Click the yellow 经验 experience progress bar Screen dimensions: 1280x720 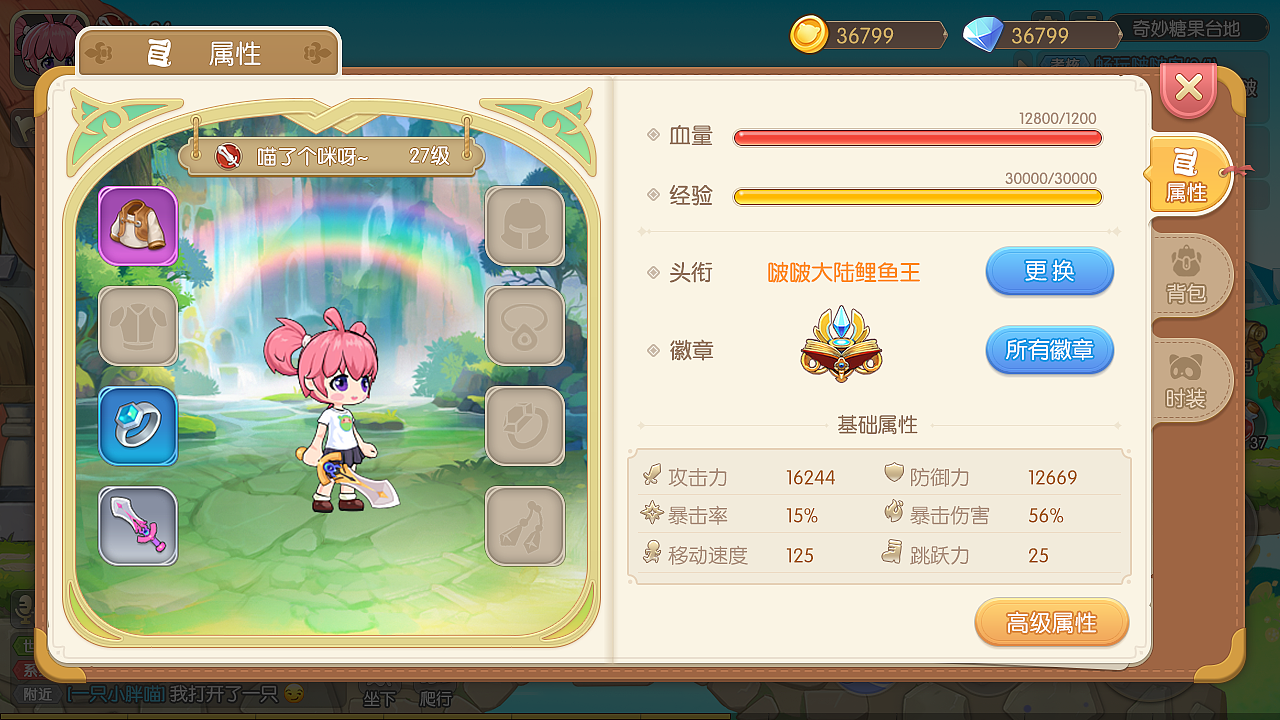tap(916, 197)
